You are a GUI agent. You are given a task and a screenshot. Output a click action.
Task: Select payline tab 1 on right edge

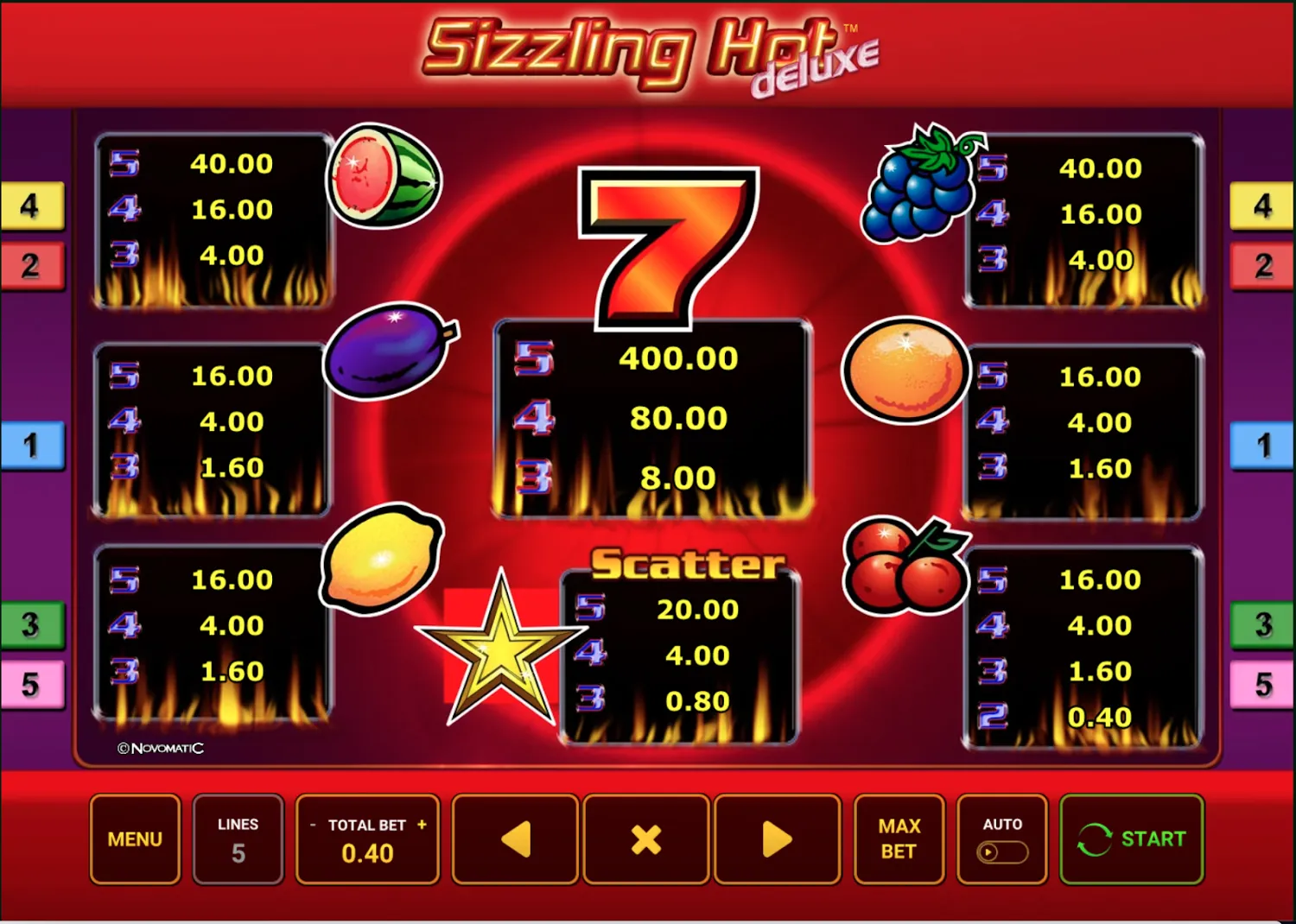pyautogui.click(x=1265, y=446)
